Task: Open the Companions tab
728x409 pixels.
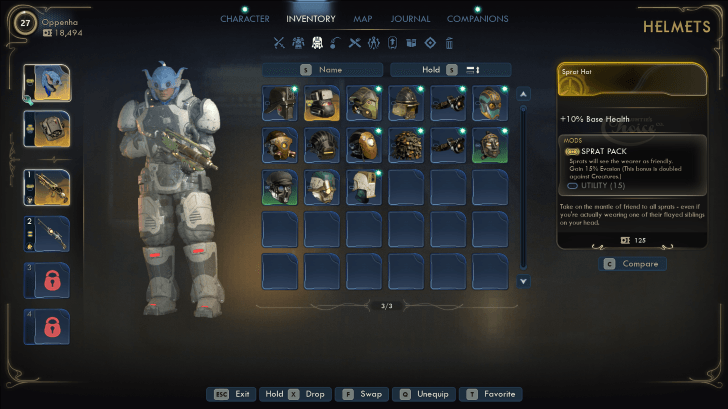Action: coord(477,19)
